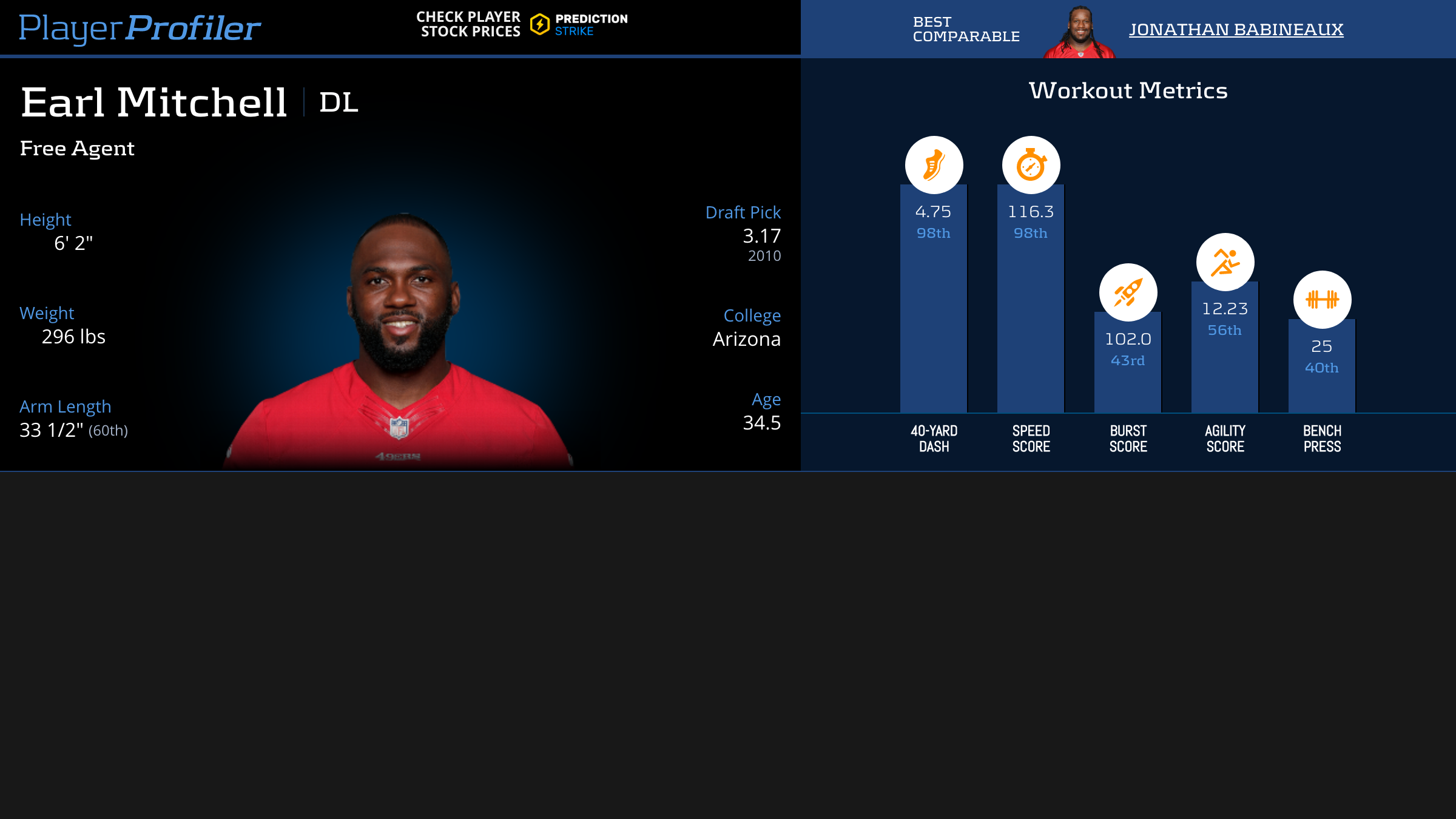Image resolution: width=1456 pixels, height=819 pixels.
Task: Check player stock prices on Prediction Strike
Action: point(522,25)
